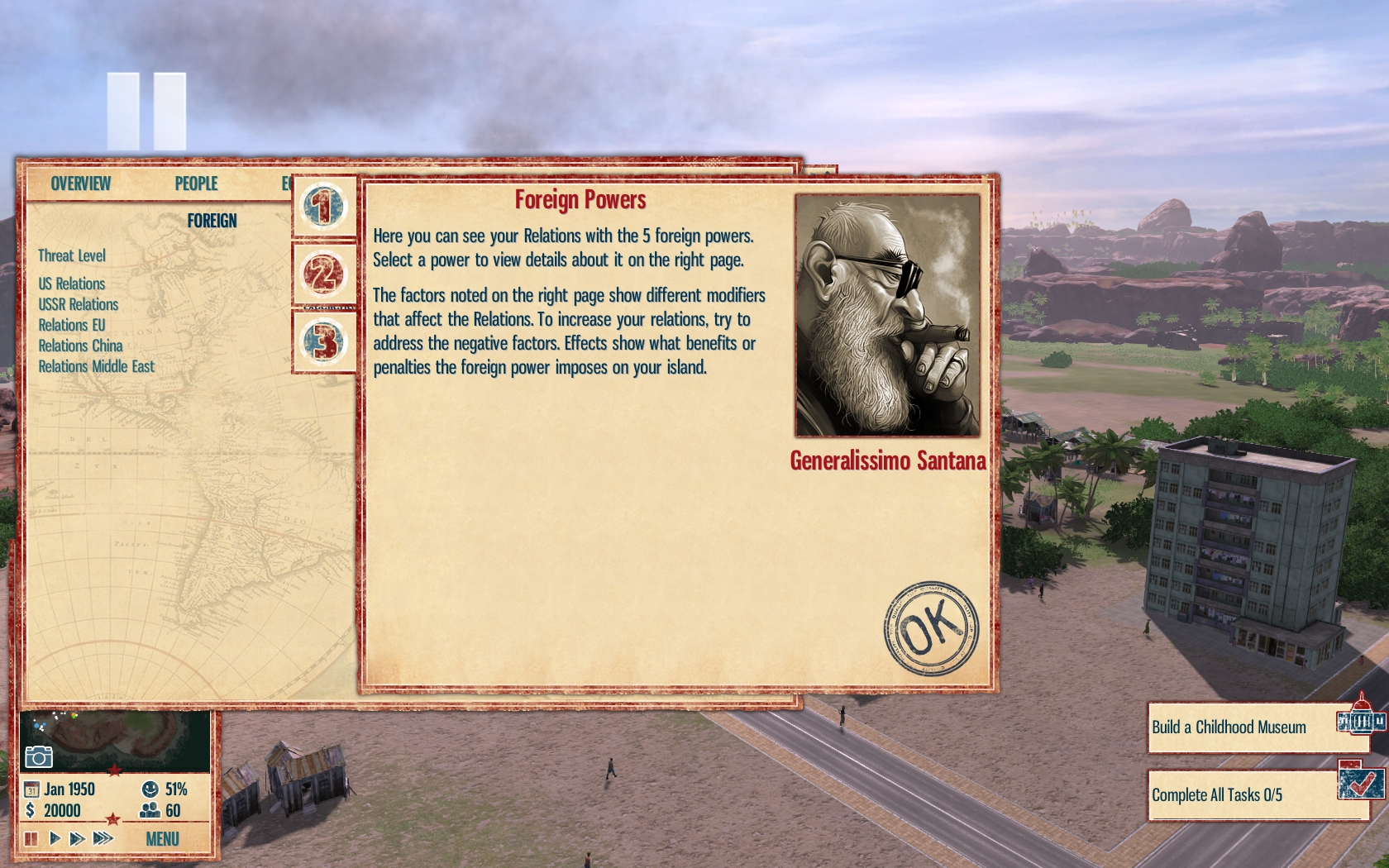Select Relations China entry
1389x868 pixels.
pos(80,346)
